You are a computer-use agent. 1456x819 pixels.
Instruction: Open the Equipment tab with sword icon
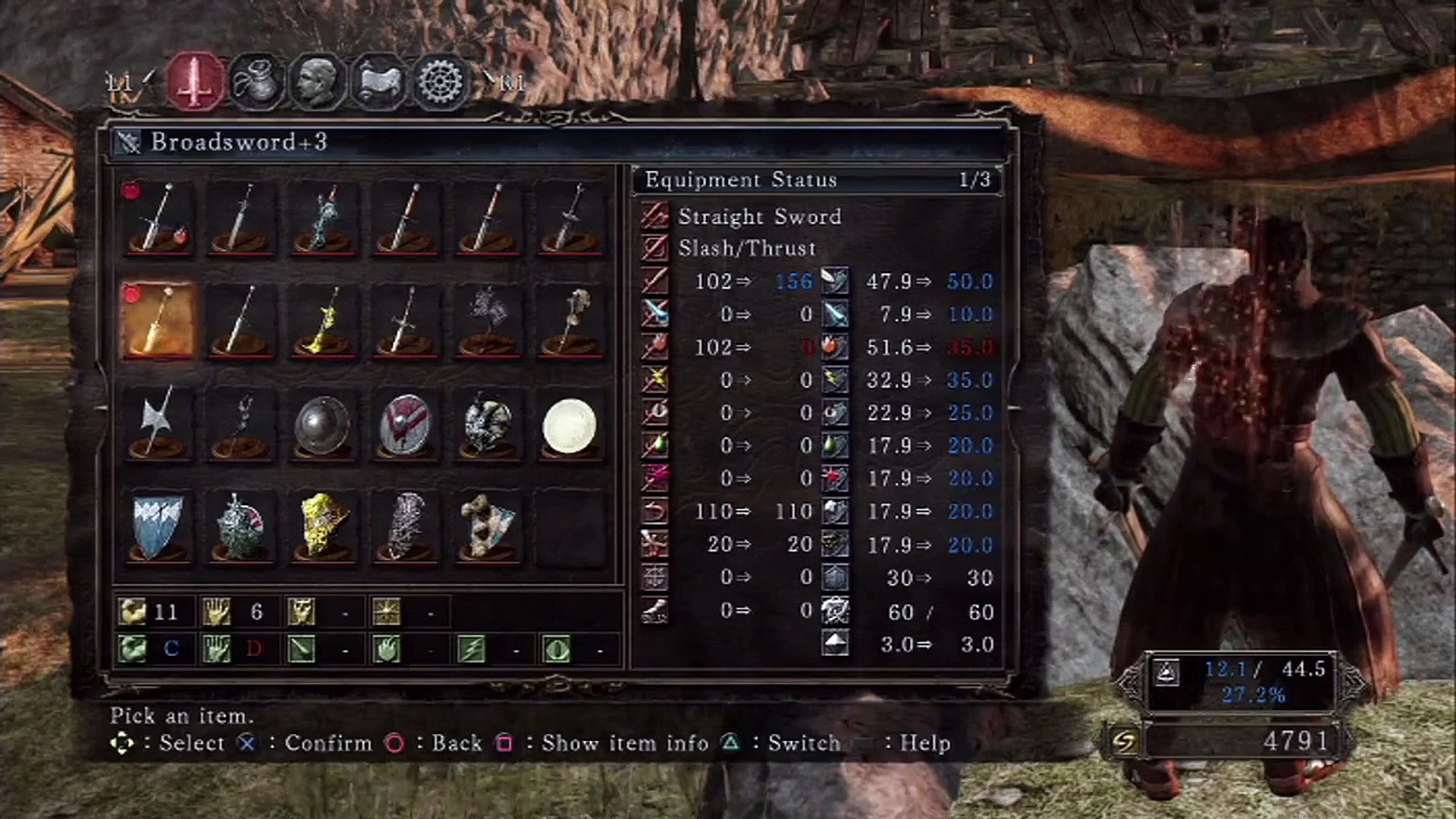(196, 81)
